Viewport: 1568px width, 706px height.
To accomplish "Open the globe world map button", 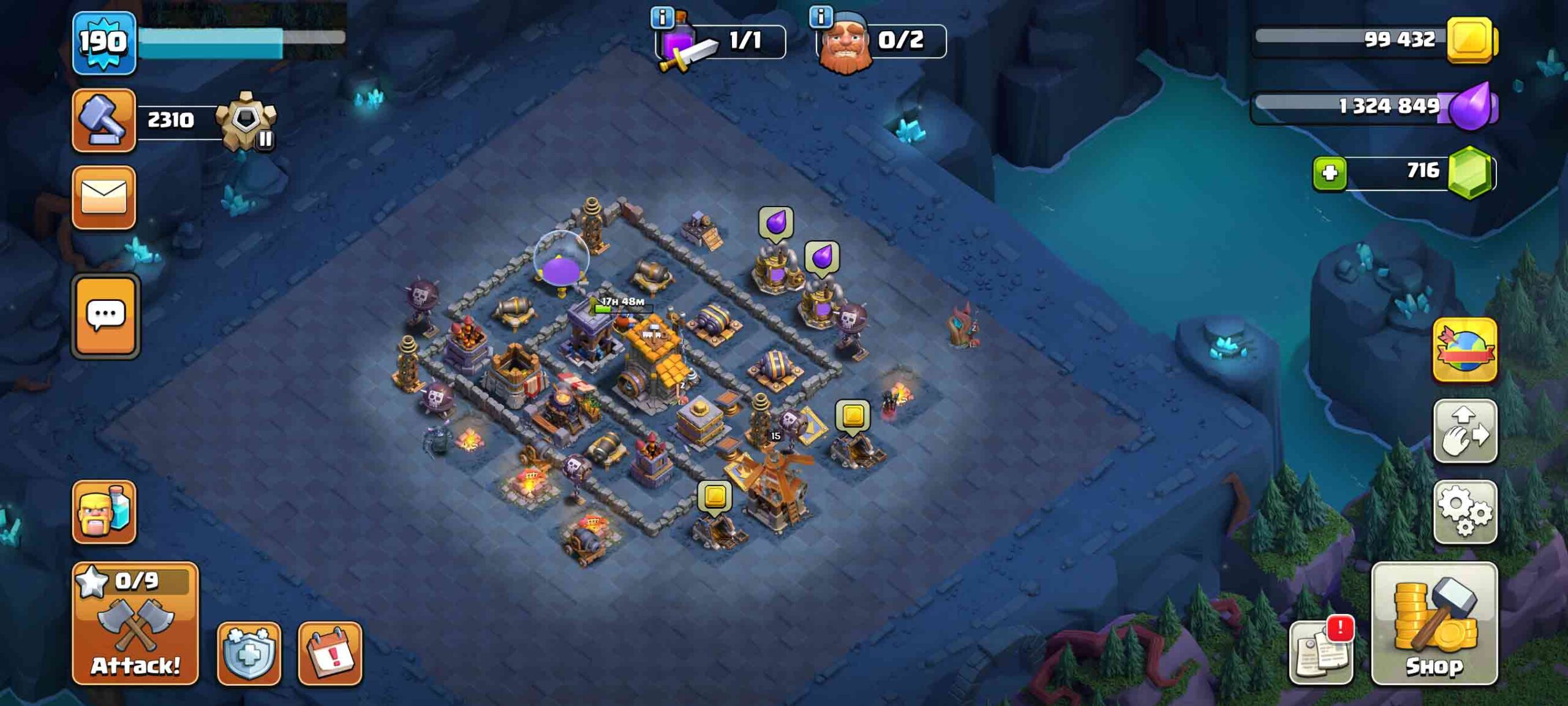I will click(x=1464, y=351).
